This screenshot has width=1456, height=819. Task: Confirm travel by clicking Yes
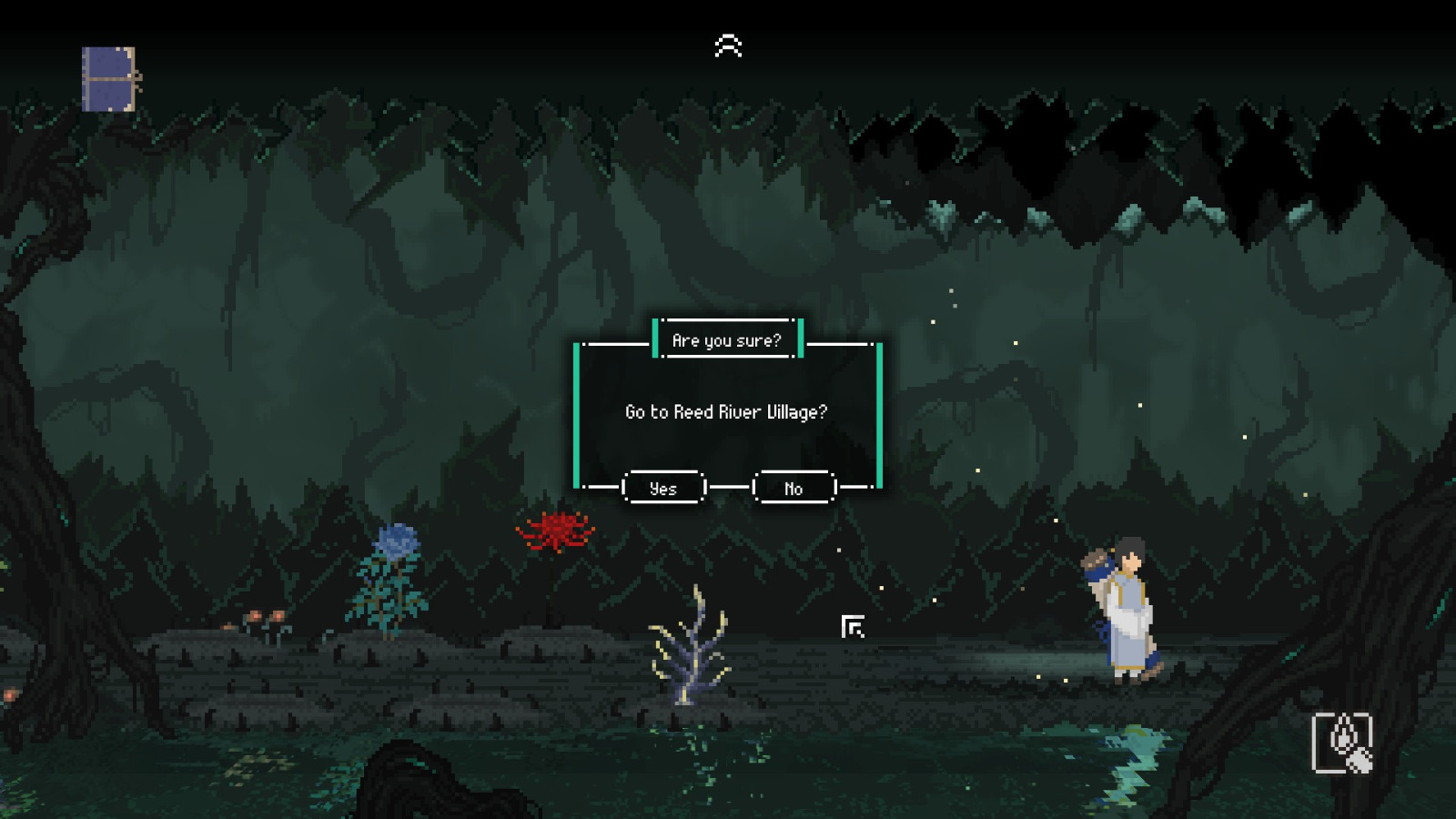coord(664,488)
